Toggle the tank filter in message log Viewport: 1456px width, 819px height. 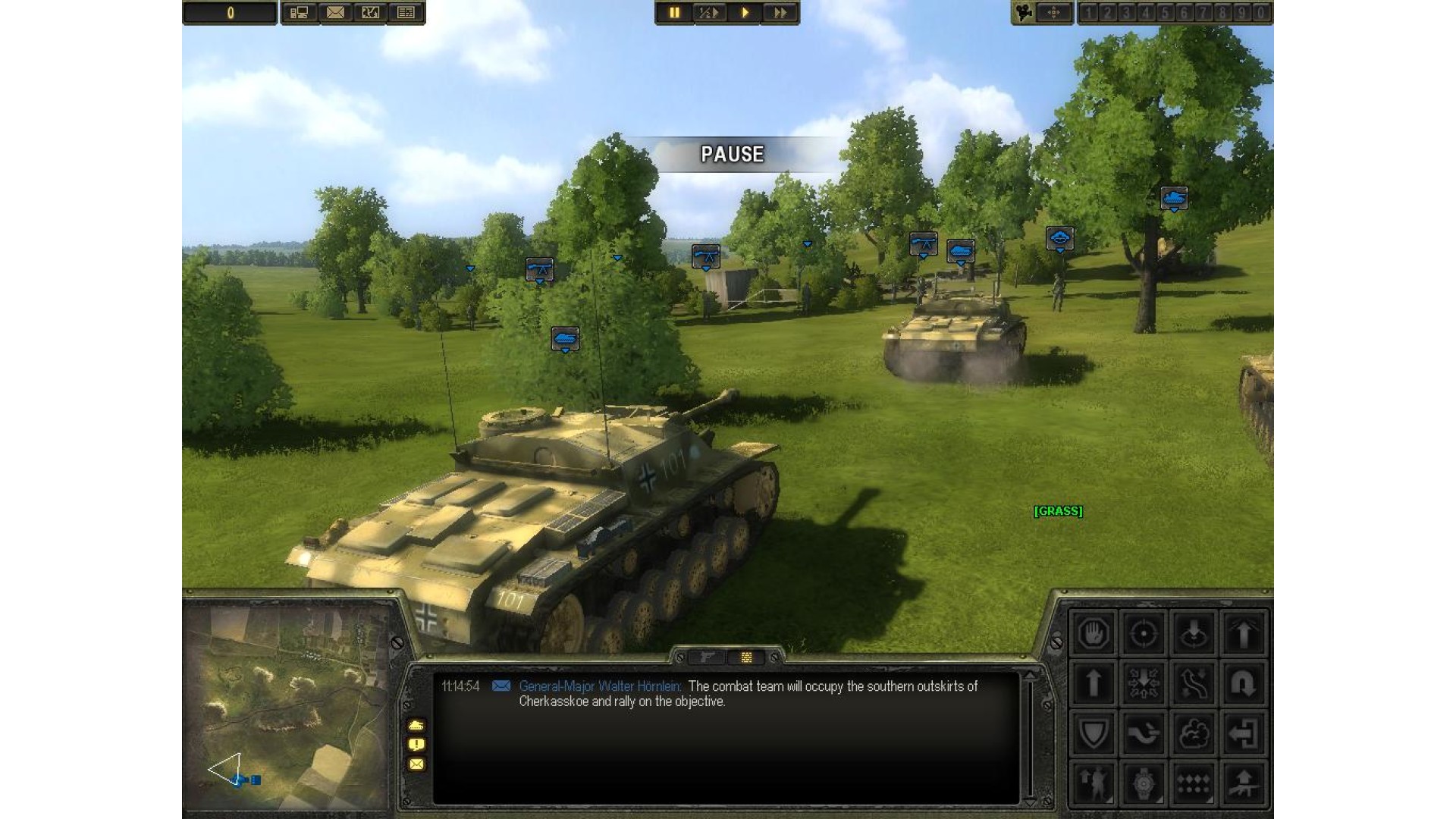tap(416, 725)
